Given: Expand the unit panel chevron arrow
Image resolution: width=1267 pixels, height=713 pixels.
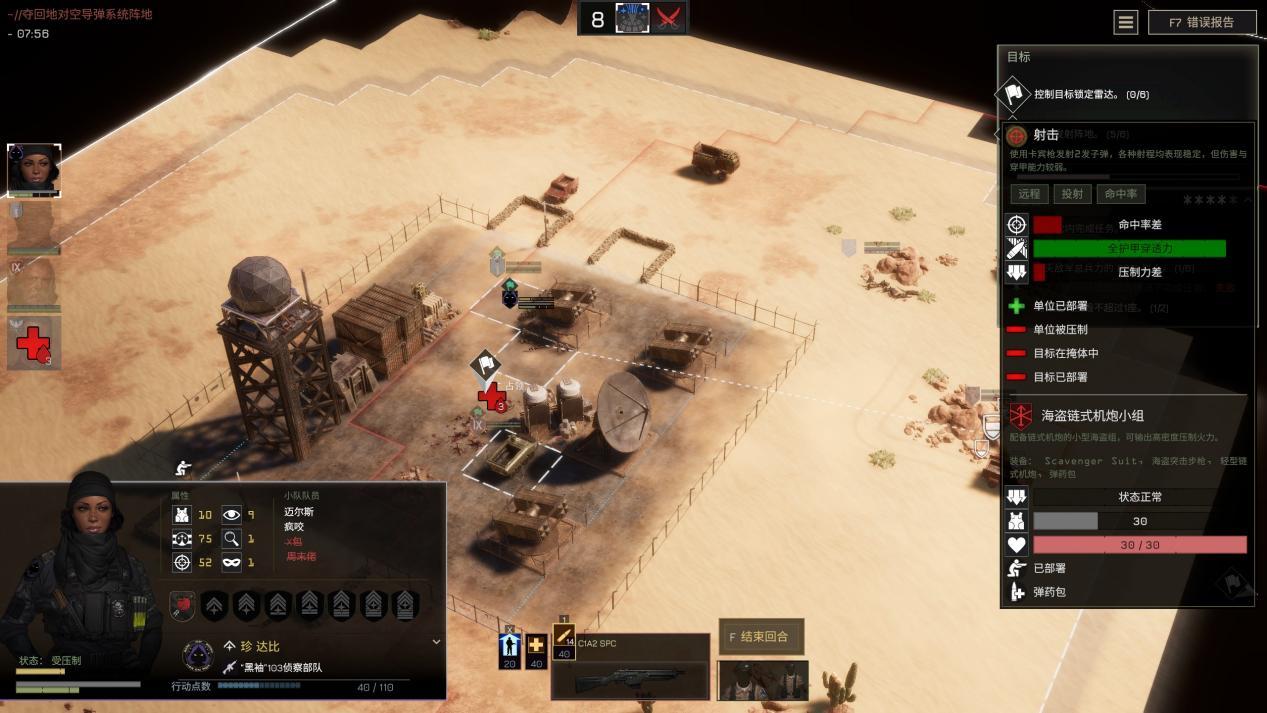Looking at the screenshot, I should [x=436, y=642].
